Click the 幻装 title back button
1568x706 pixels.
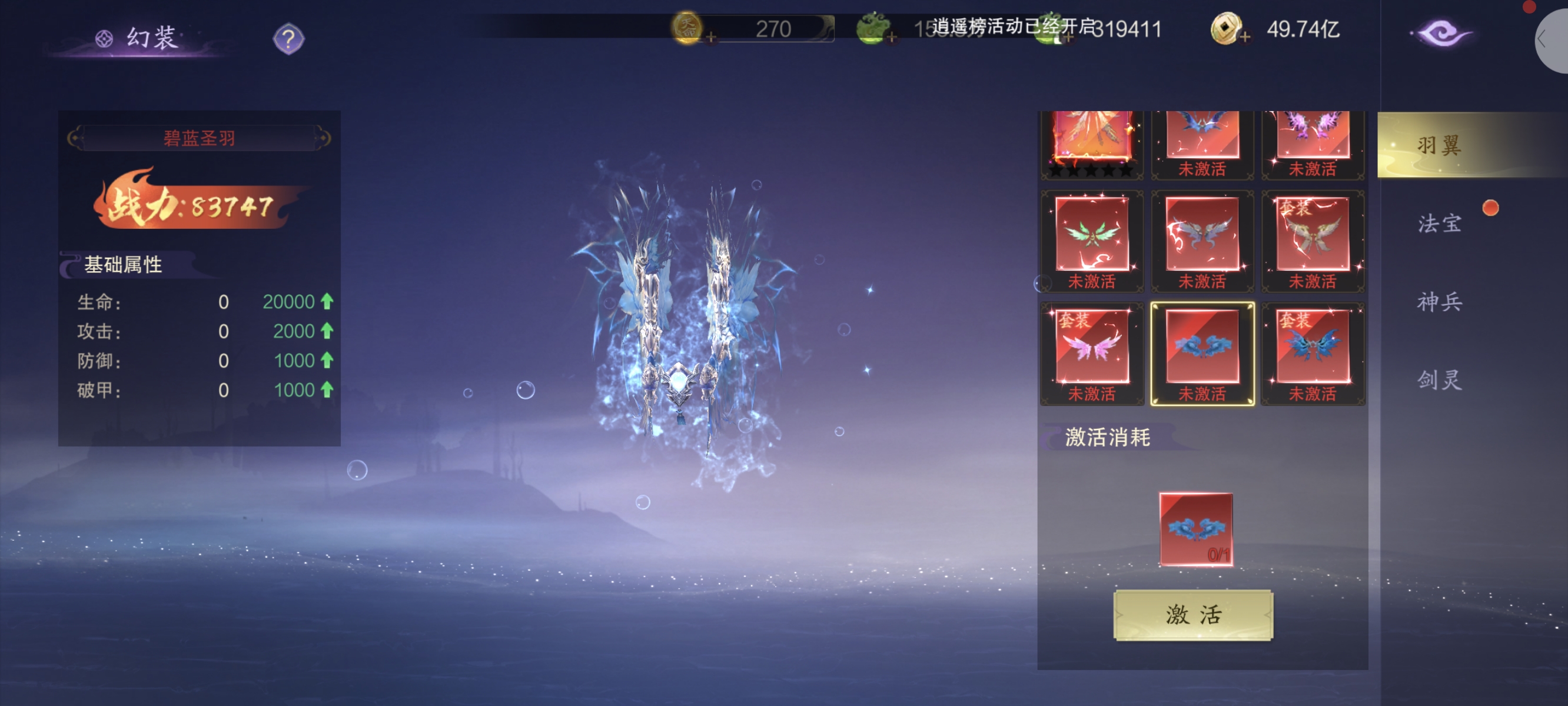(139, 38)
